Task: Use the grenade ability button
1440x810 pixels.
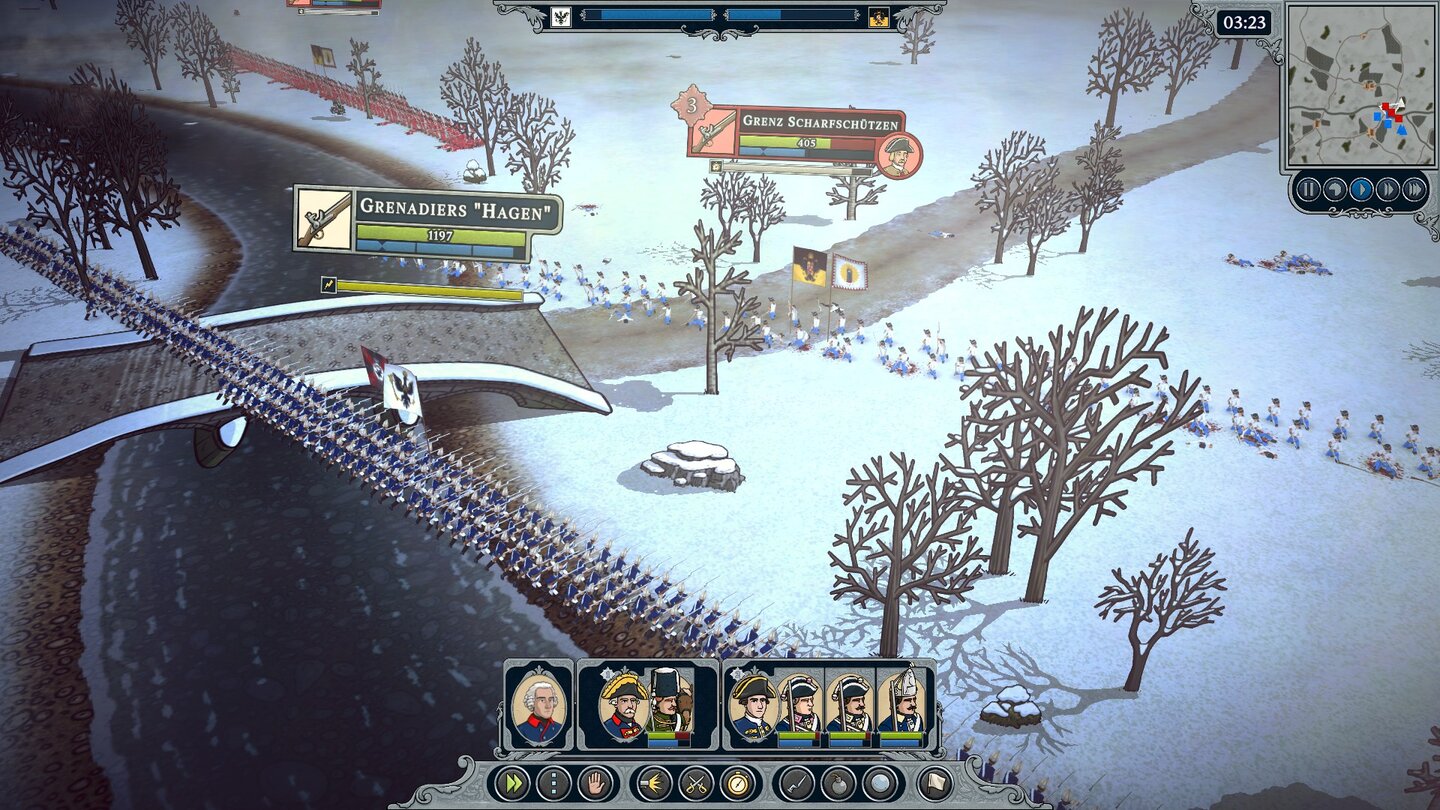Action: pos(838,783)
